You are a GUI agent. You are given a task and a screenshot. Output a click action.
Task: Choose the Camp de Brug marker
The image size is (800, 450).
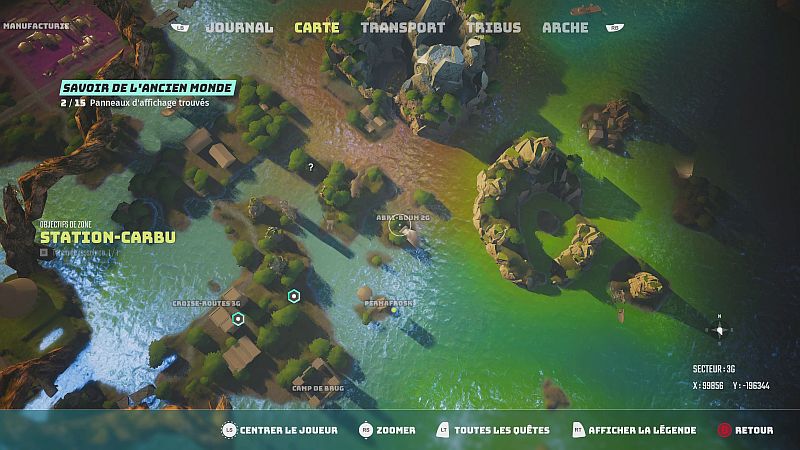tap(317, 388)
